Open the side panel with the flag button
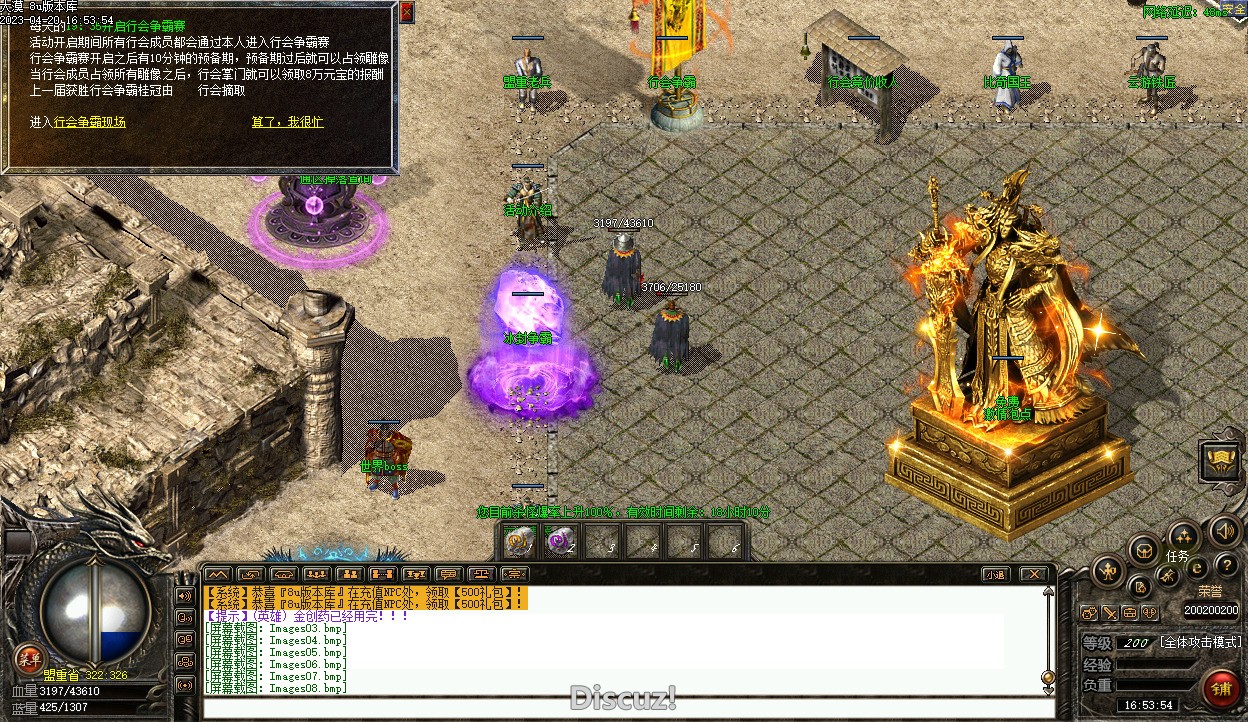The width and height of the screenshot is (1248, 722). click(x=1221, y=461)
